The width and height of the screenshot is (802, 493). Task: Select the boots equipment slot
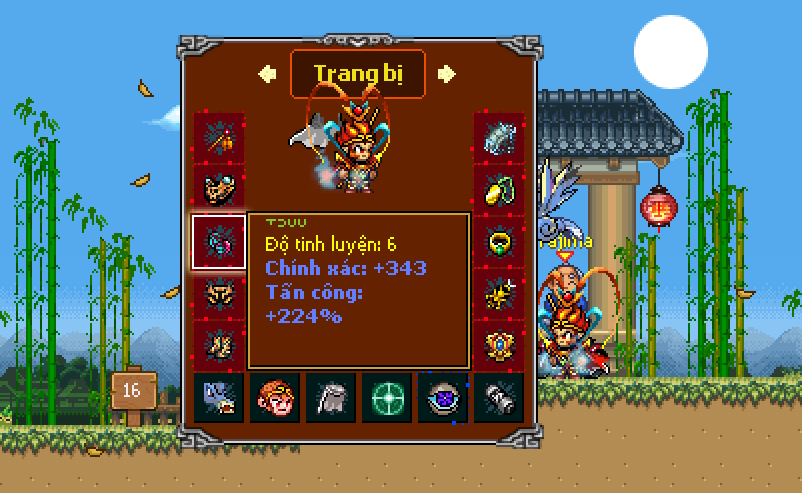click(x=219, y=345)
